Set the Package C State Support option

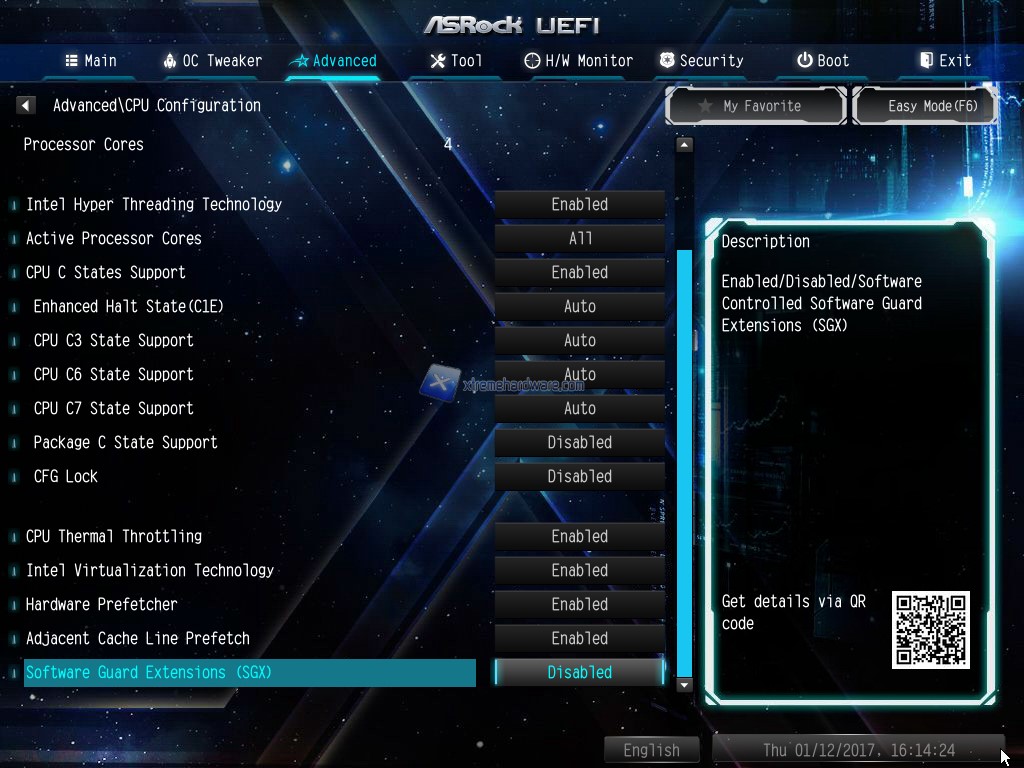click(x=580, y=443)
